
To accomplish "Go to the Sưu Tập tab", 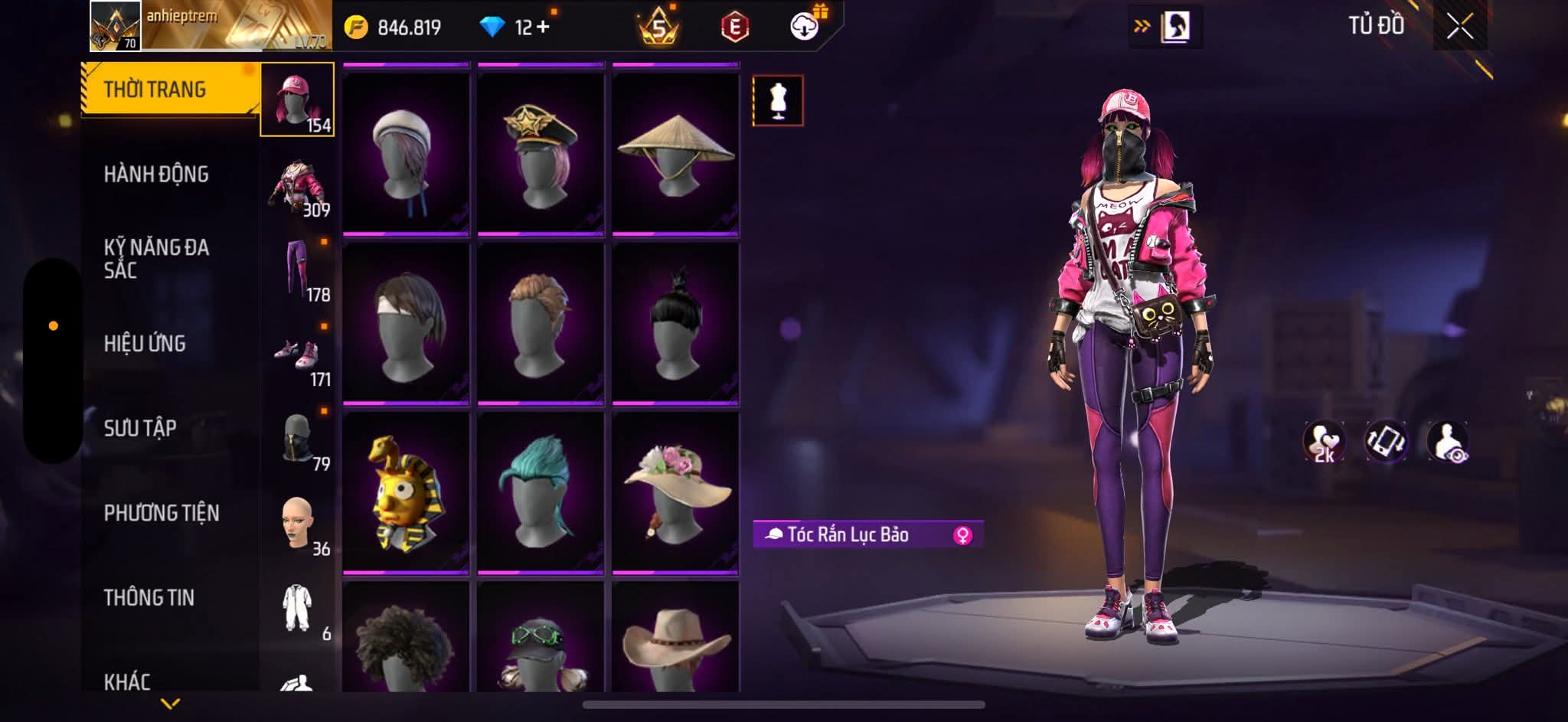I will pyautogui.click(x=140, y=428).
